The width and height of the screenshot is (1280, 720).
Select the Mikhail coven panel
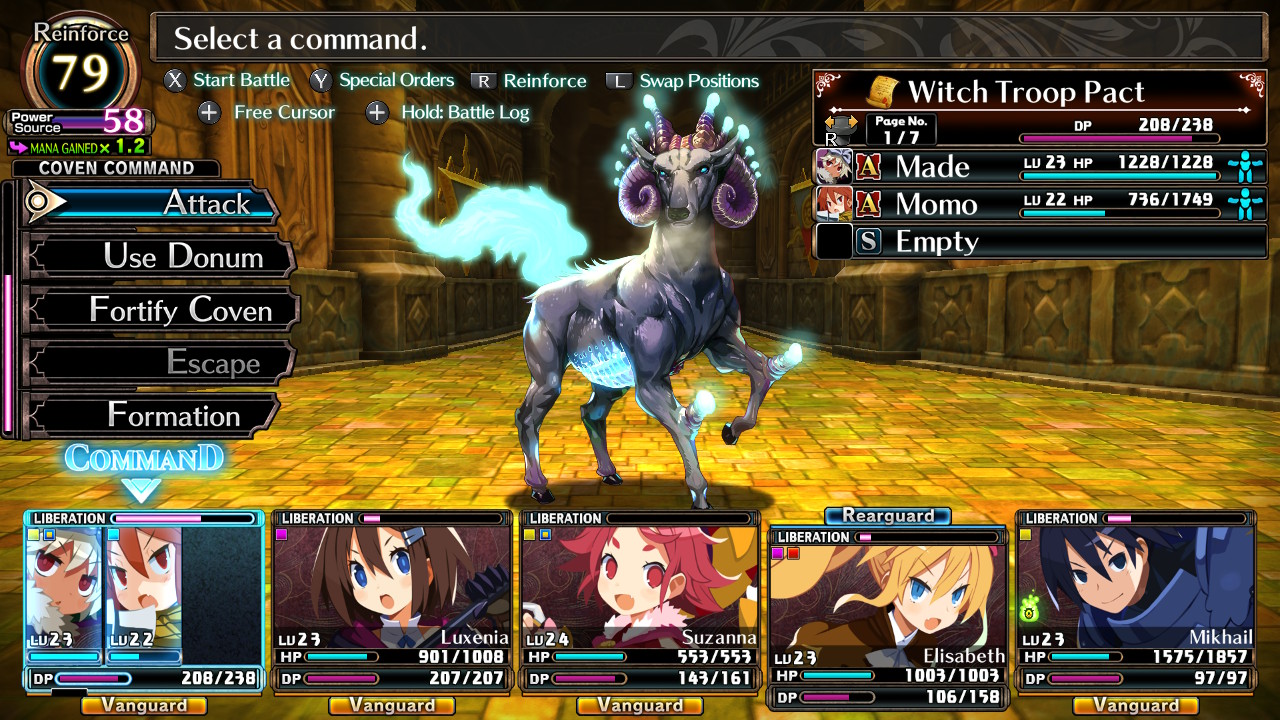[1135, 600]
